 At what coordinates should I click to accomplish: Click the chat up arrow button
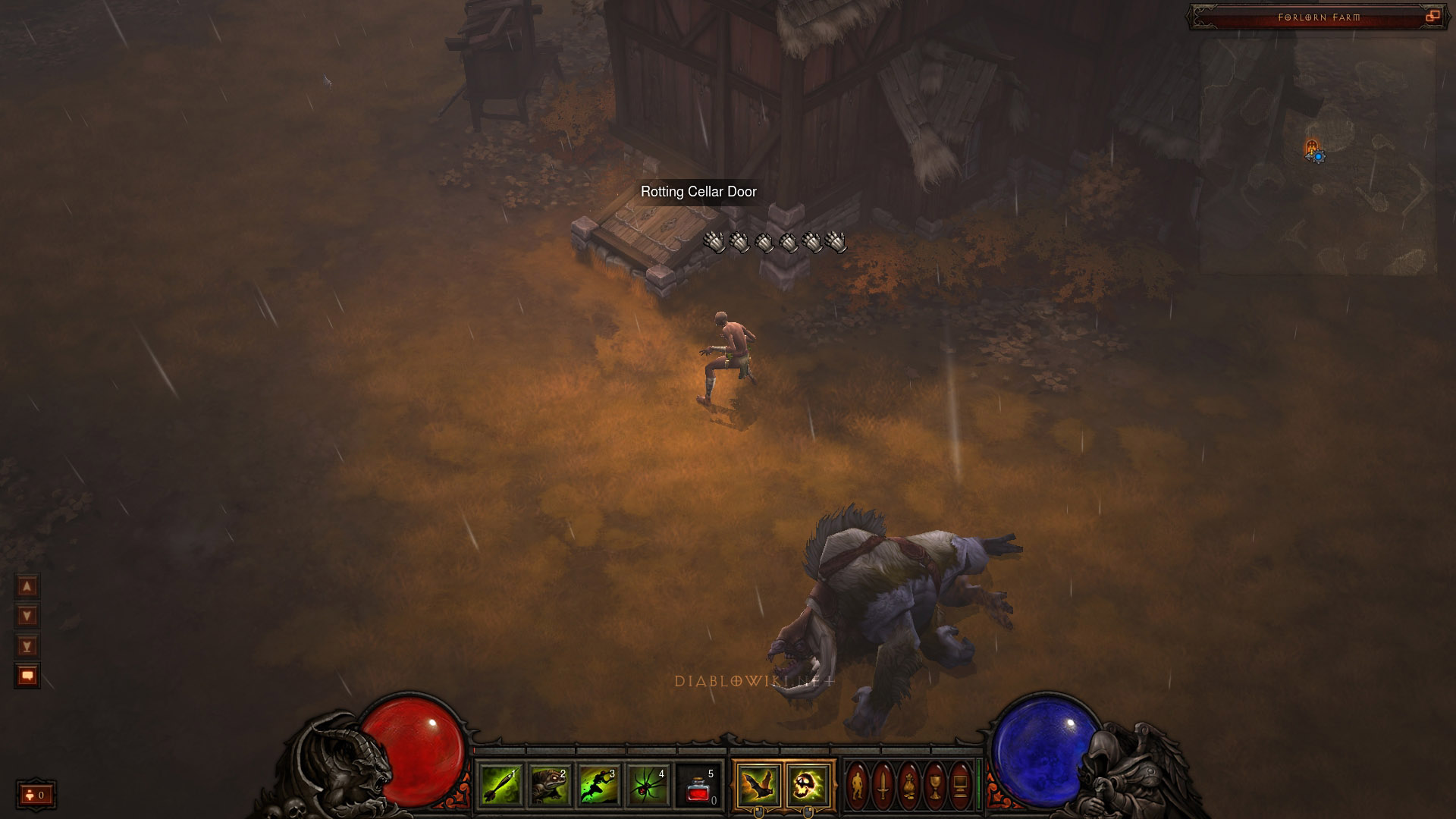tap(27, 586)
